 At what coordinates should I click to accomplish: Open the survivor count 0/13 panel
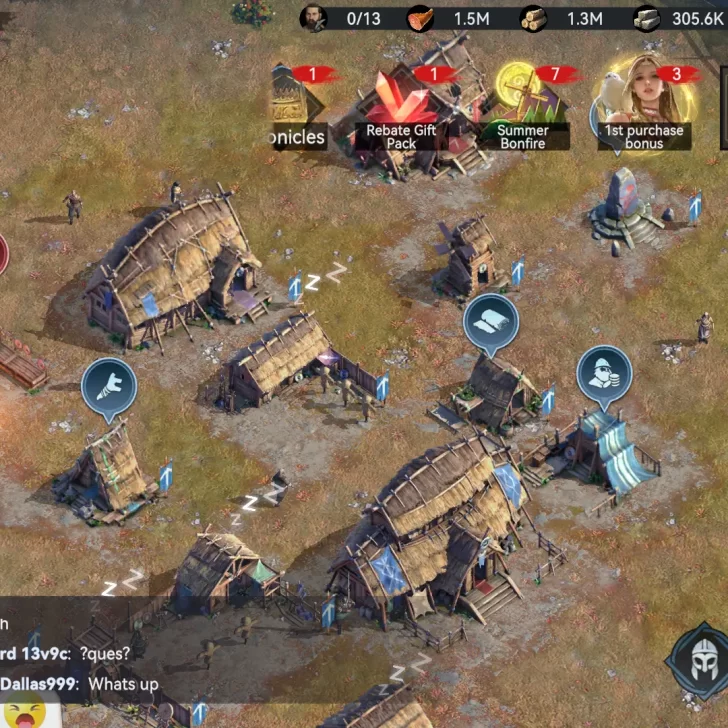click(344, 18)
